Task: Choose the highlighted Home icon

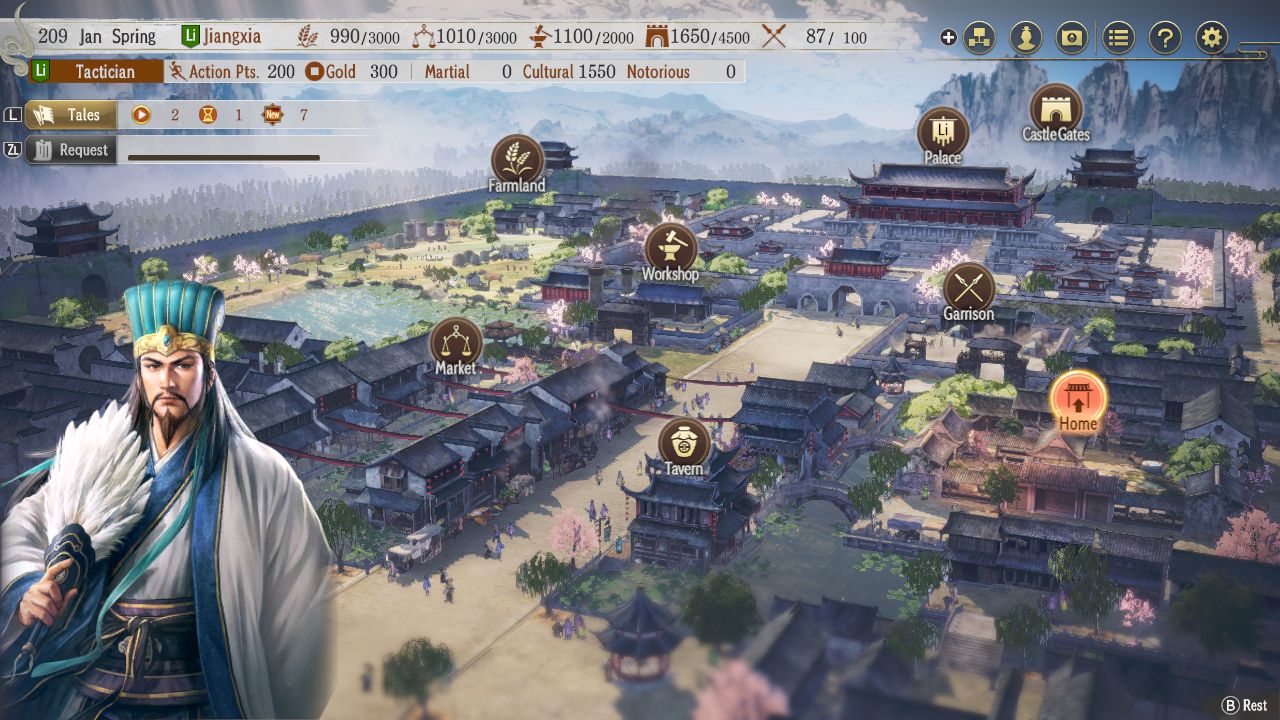Action: pyautogui.click(x=1078, y=397)
